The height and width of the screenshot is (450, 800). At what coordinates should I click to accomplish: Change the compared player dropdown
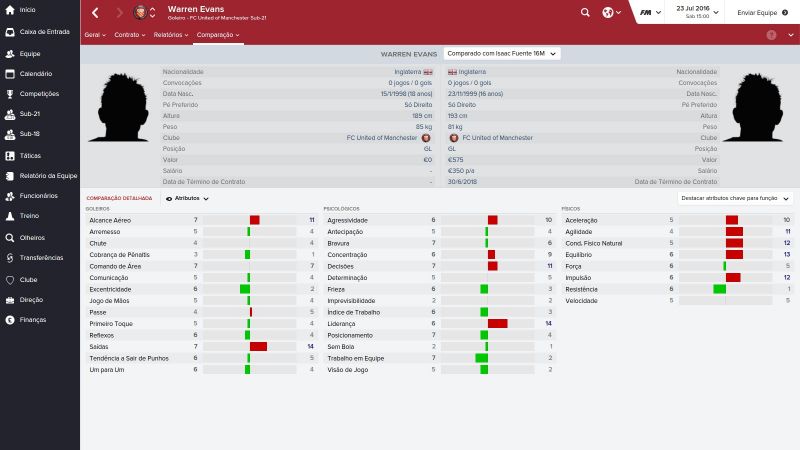(500, 53)
